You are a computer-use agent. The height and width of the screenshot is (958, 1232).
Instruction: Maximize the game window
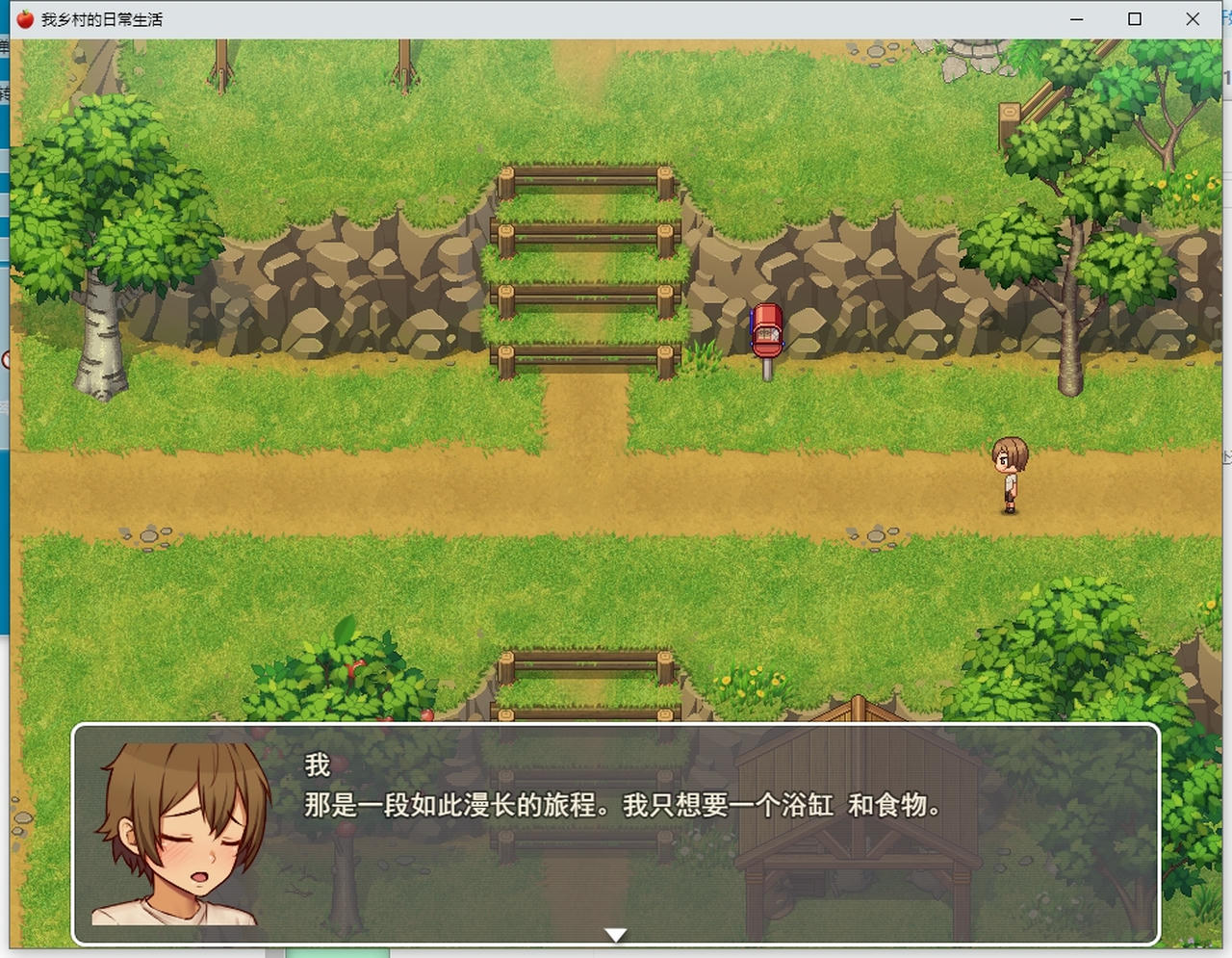tap(1134, 19)
